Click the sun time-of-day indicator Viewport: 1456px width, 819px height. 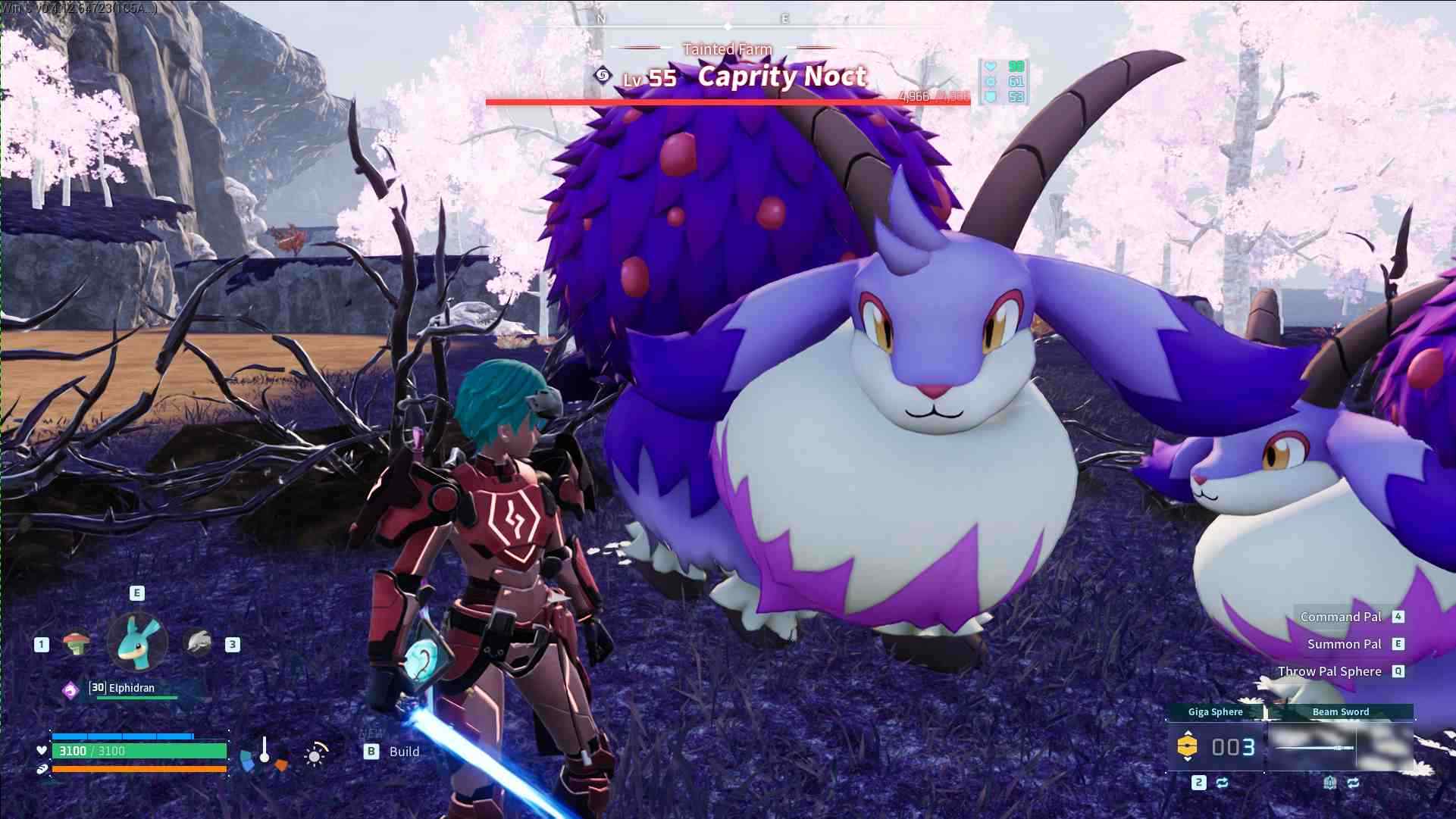(x=315, y=754)
